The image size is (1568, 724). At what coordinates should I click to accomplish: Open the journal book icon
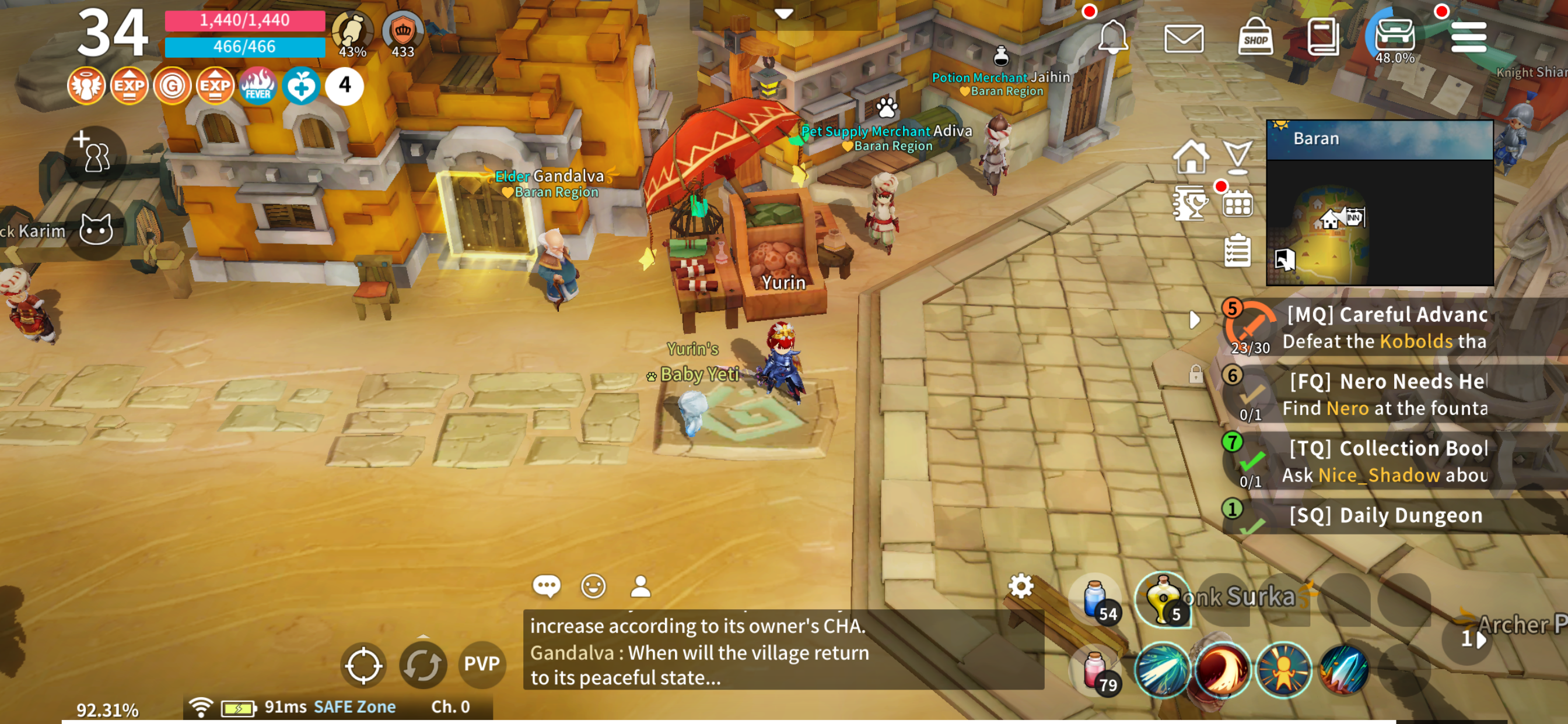click(1322, 38)
